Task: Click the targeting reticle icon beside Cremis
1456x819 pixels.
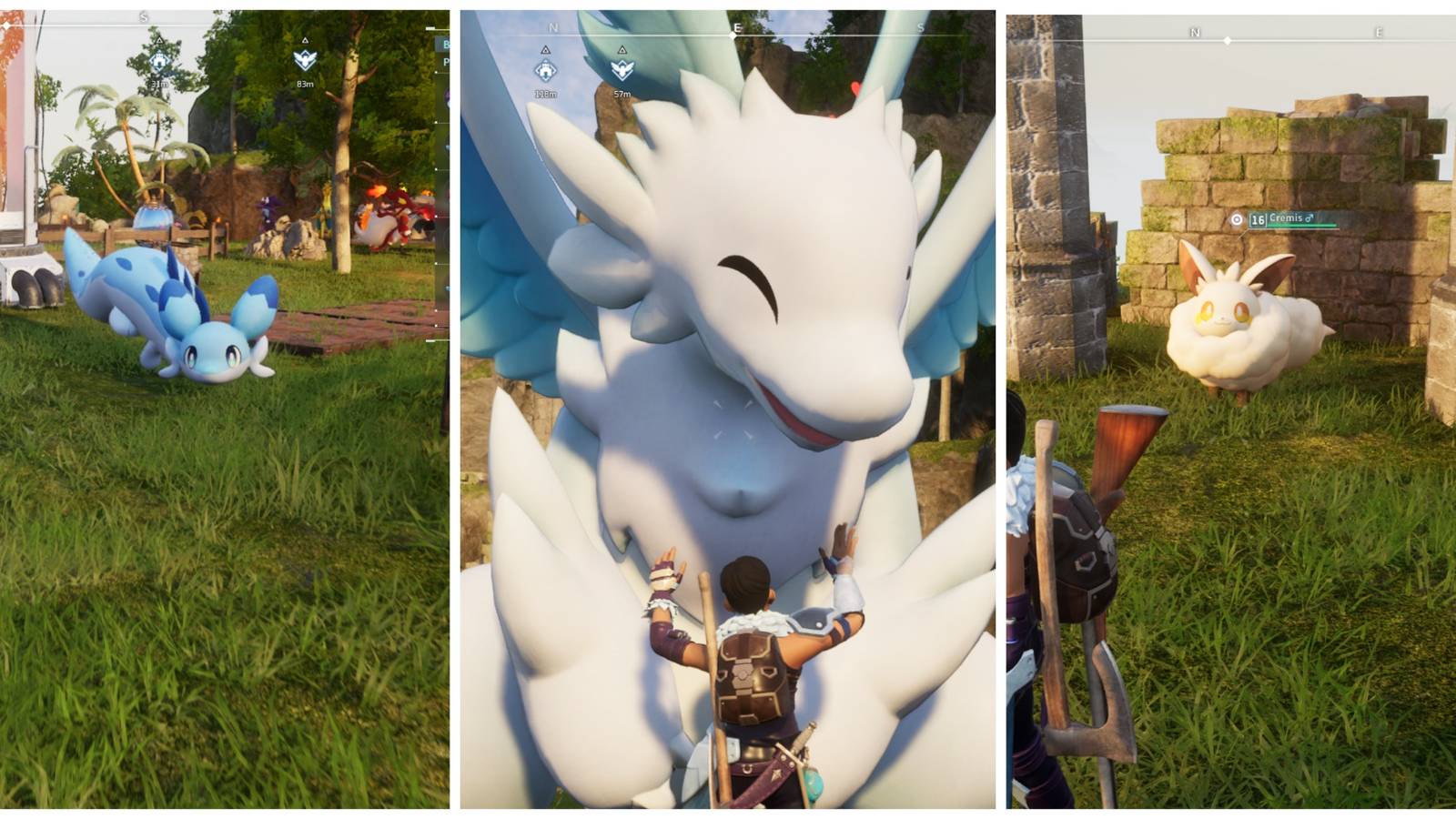Action: click(x=1237, y=218)
